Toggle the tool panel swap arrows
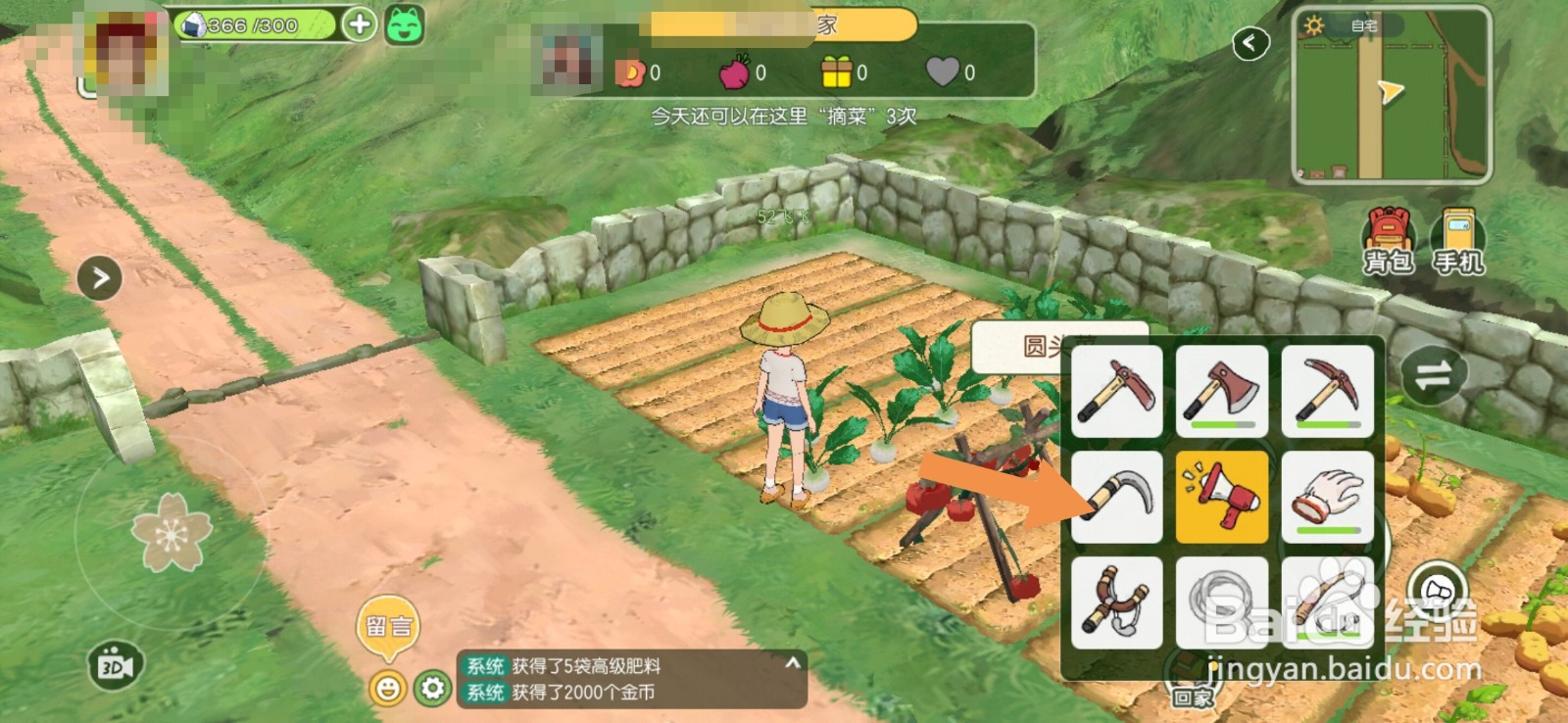The image size is (1568, 723). (1433, 375)
